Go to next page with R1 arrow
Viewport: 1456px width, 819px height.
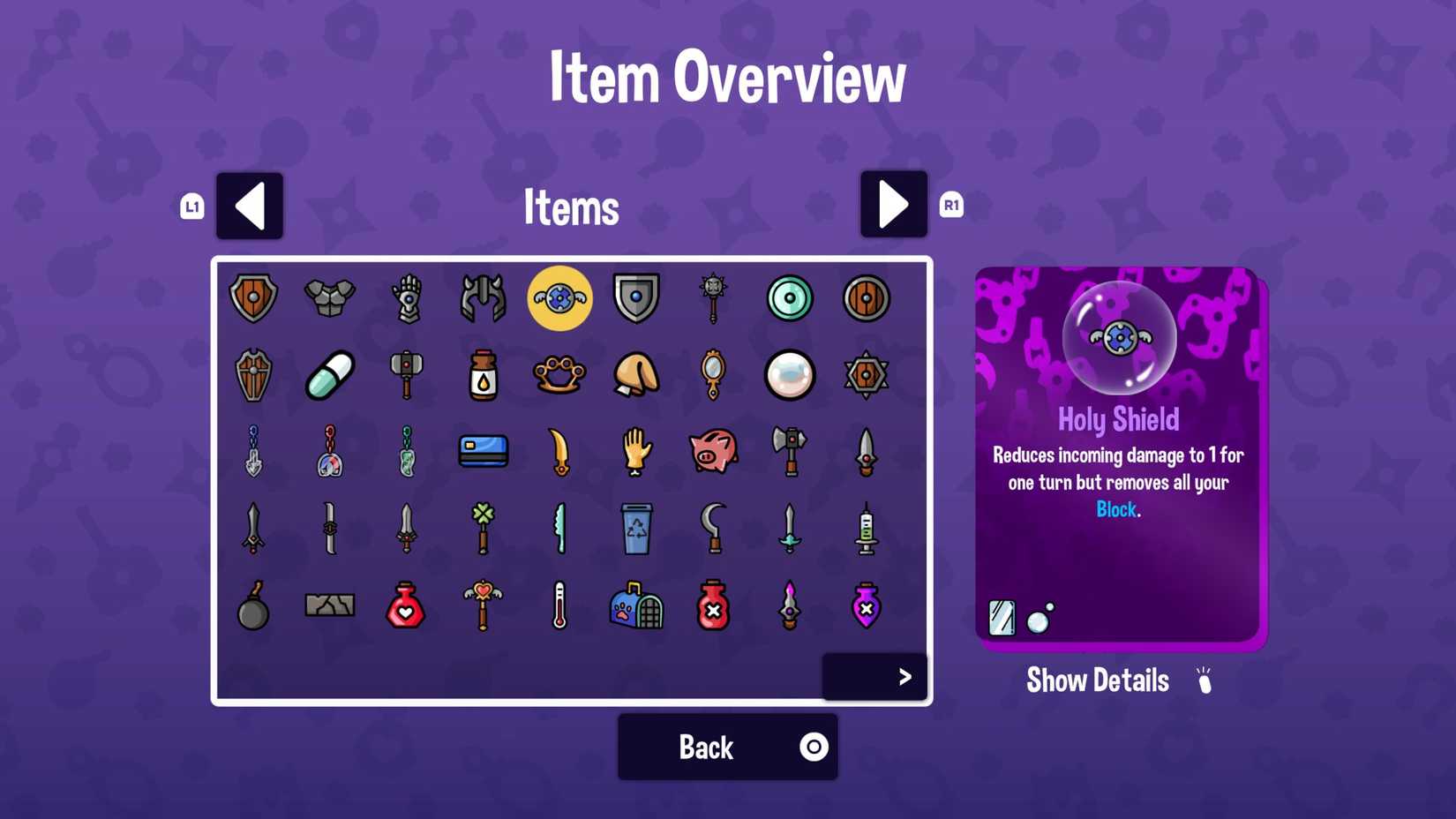click(893, 205)
